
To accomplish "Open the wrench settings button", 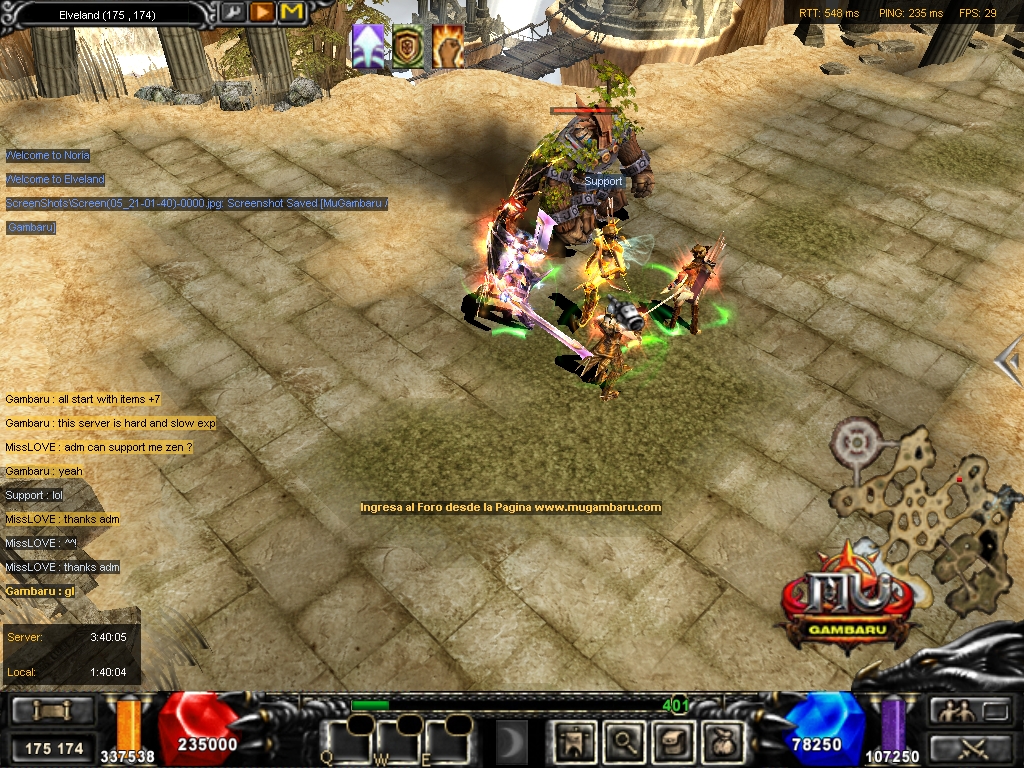I will click(232, 13).
